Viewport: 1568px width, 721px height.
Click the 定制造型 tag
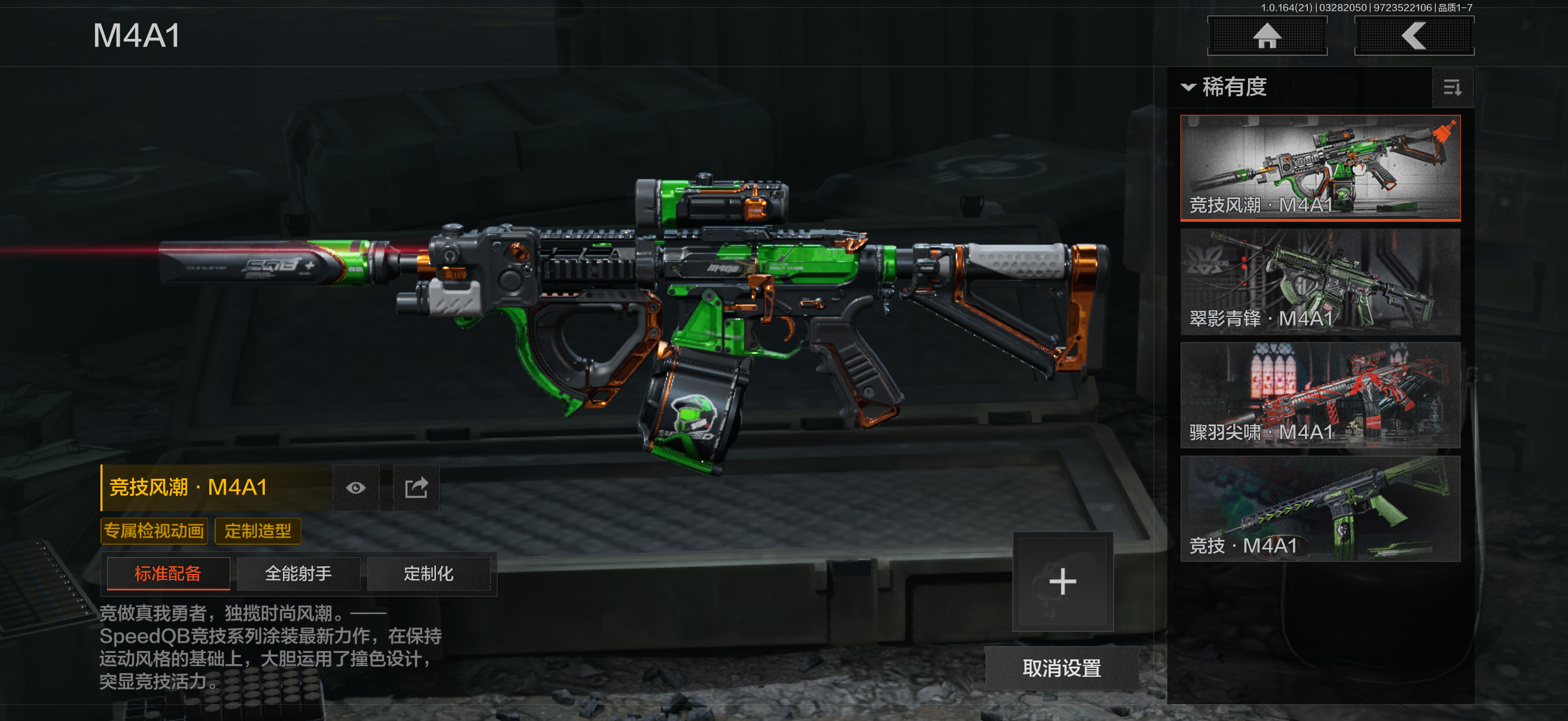tap(258, 531)
